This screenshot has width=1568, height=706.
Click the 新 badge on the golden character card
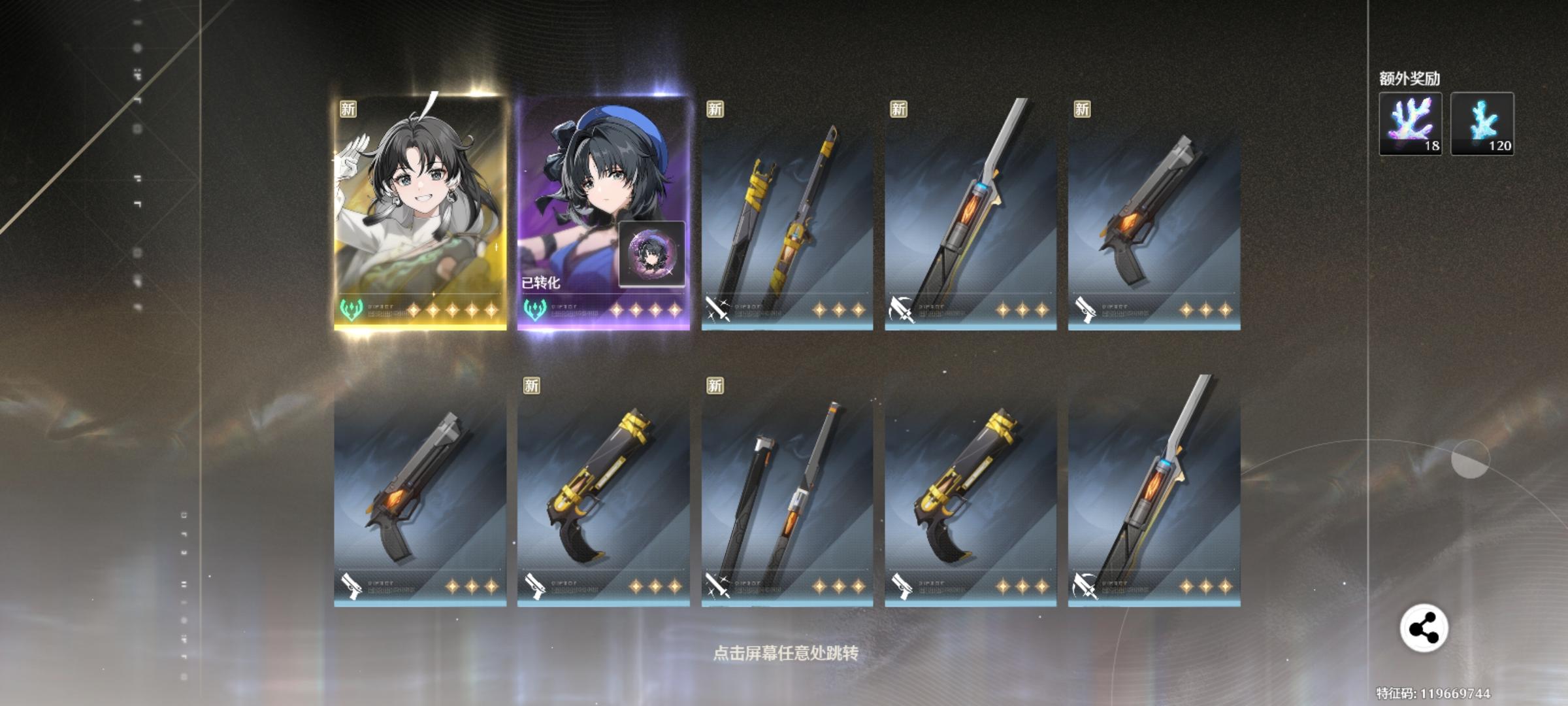tap(349, 109)
